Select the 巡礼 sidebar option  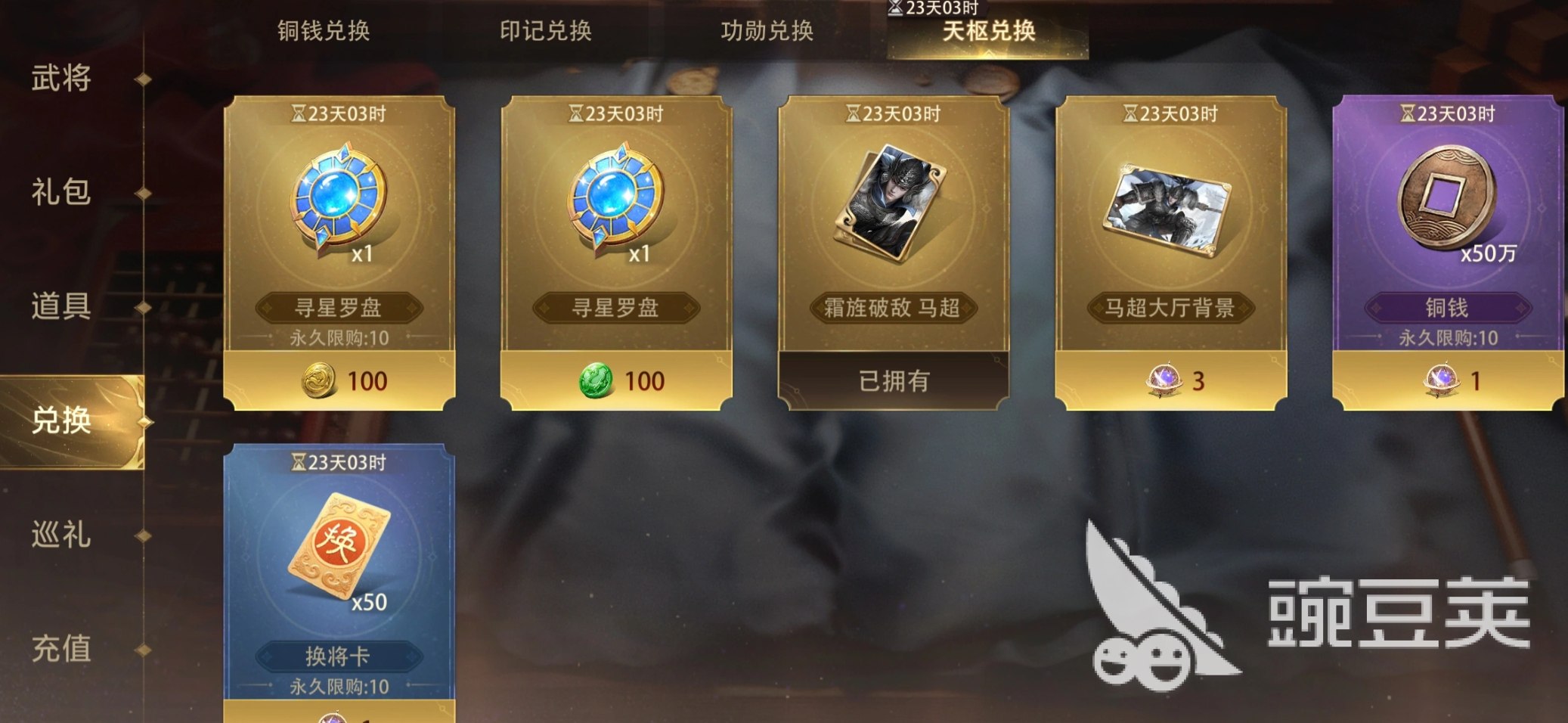(60, 535)
